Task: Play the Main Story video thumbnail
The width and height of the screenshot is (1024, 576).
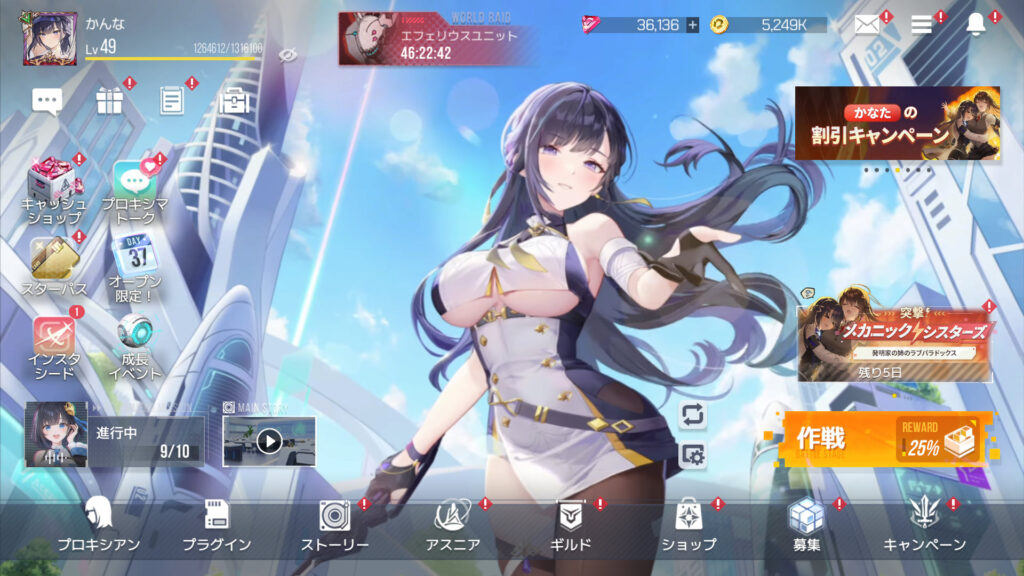Action: coord(268,441)
